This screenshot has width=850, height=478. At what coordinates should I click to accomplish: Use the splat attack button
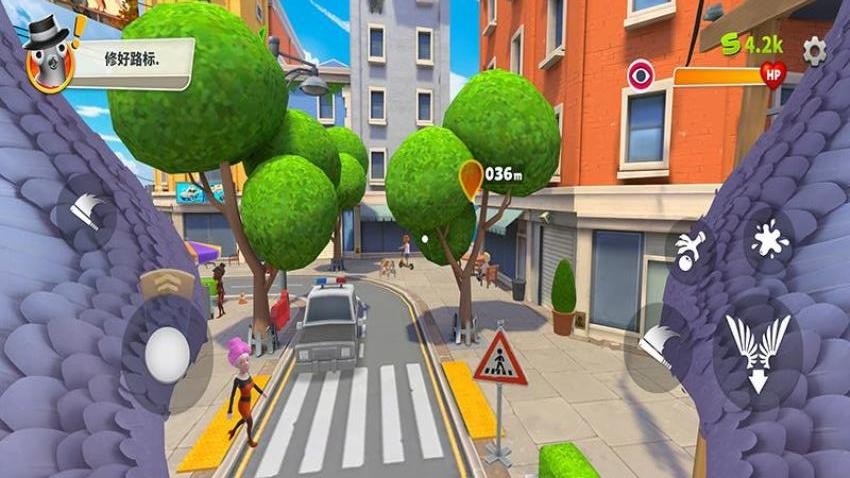point(770,243)
